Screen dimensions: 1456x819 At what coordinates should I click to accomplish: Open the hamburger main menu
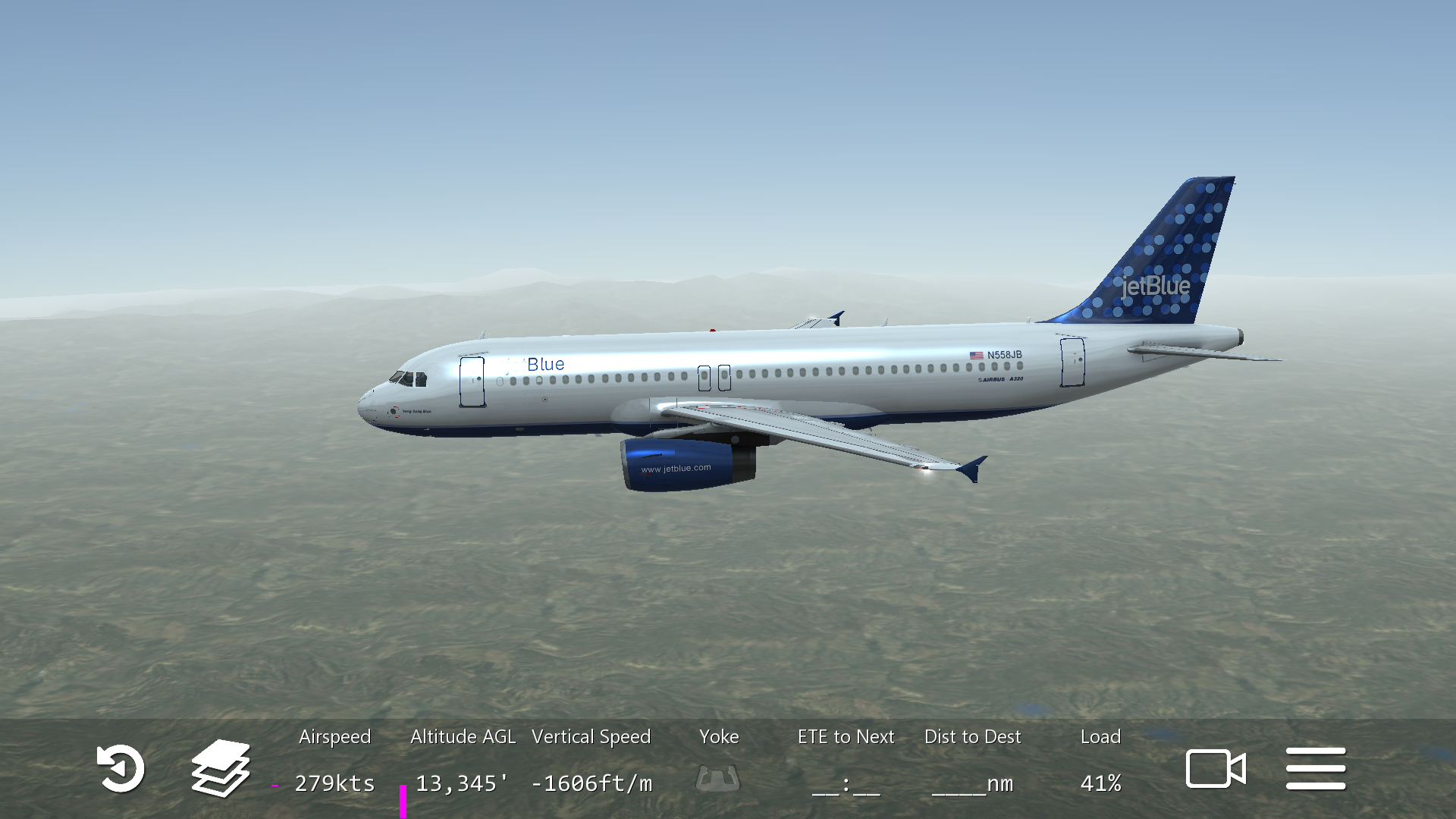coord(1316,769)
